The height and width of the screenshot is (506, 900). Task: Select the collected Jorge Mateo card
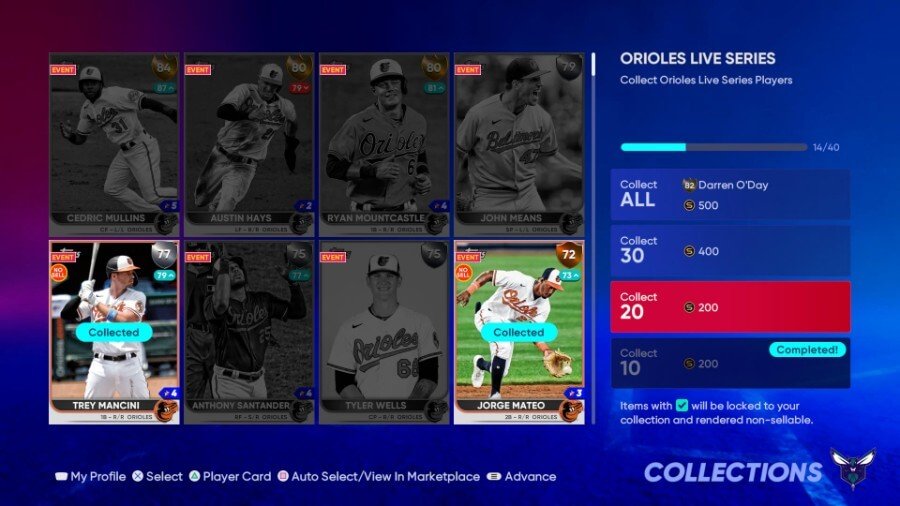pos(519,332)
